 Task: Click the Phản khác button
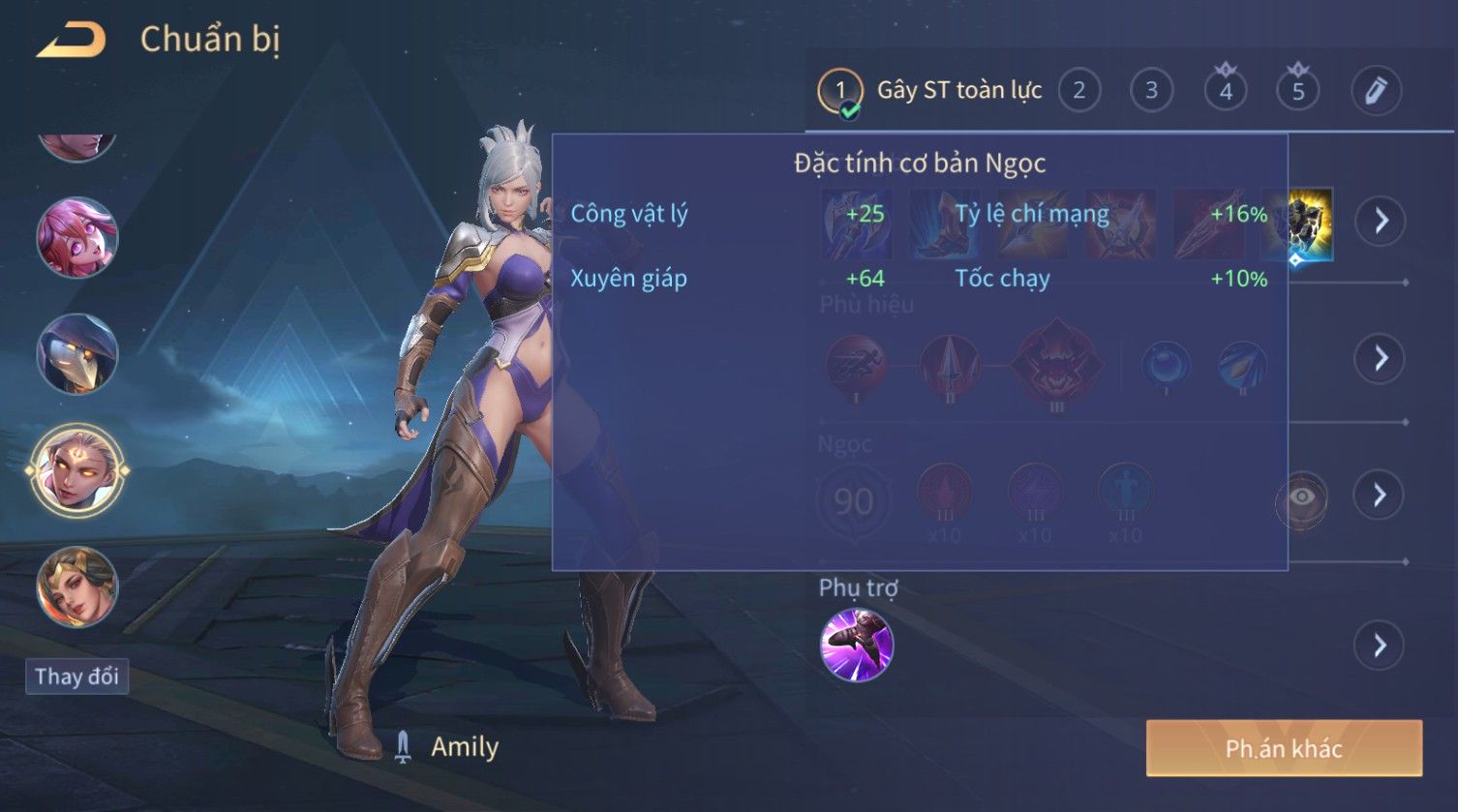(x=1284, y=748)
